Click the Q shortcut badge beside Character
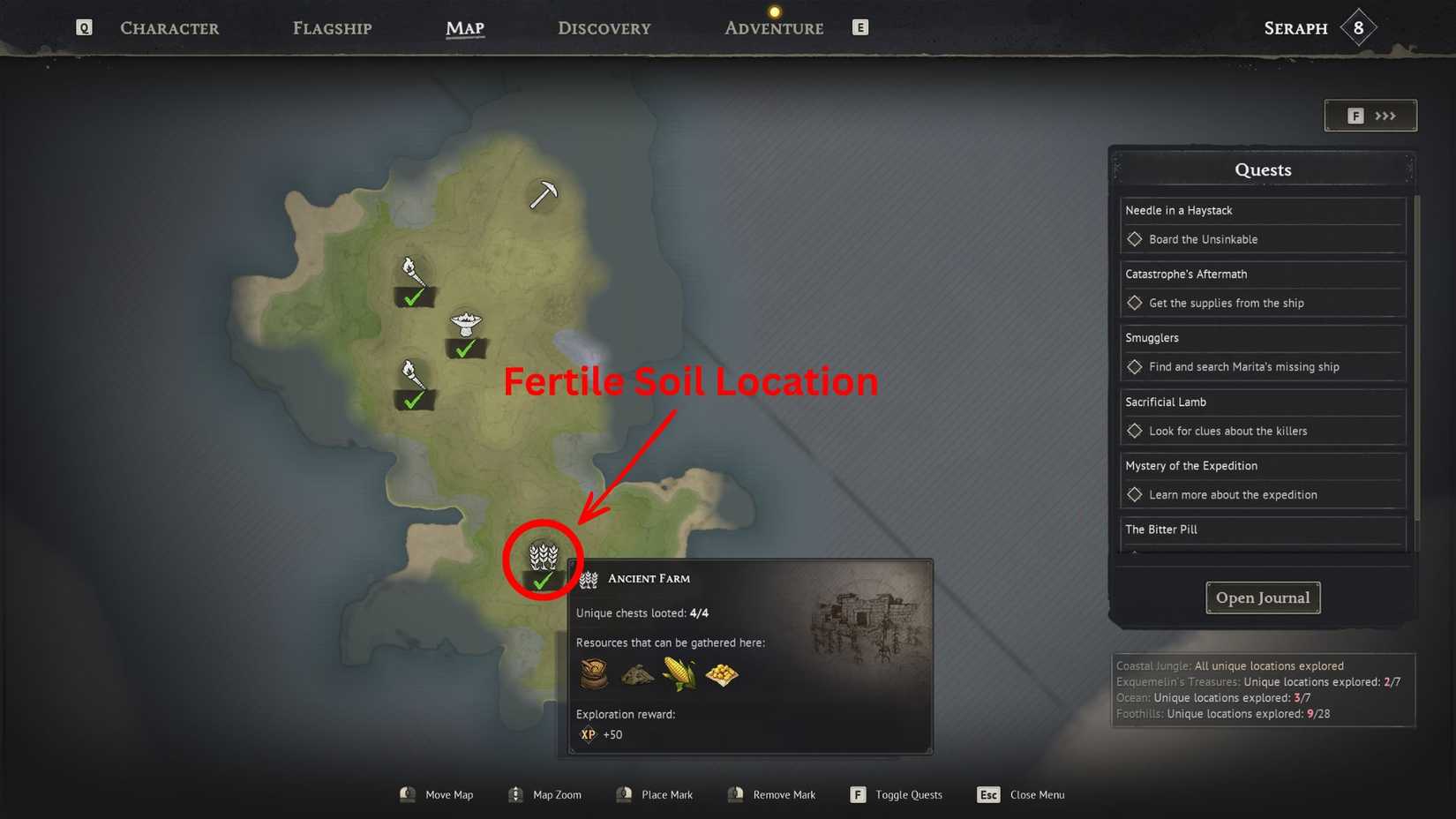 [83, 26]
